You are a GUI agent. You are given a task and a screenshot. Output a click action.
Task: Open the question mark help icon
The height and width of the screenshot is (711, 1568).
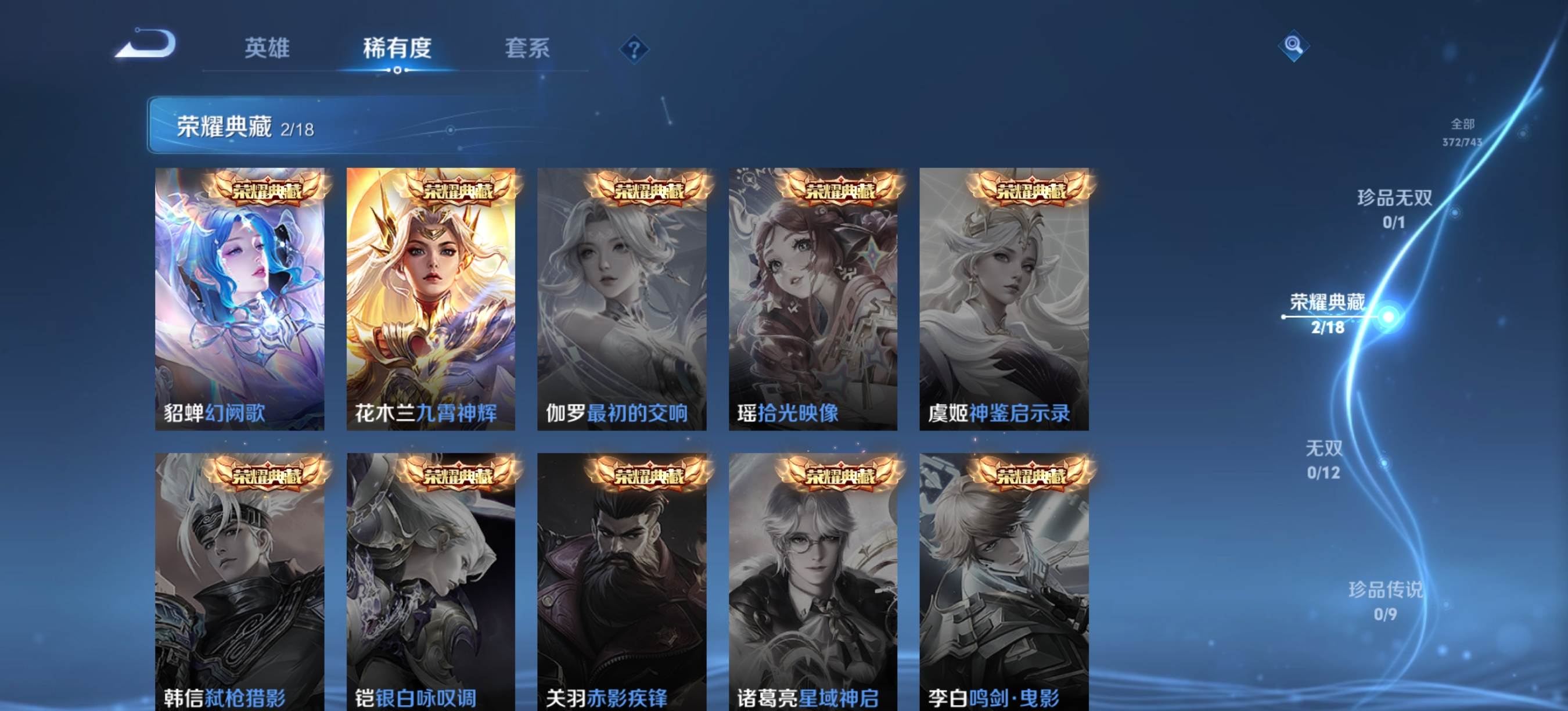(x=634, y=49)
